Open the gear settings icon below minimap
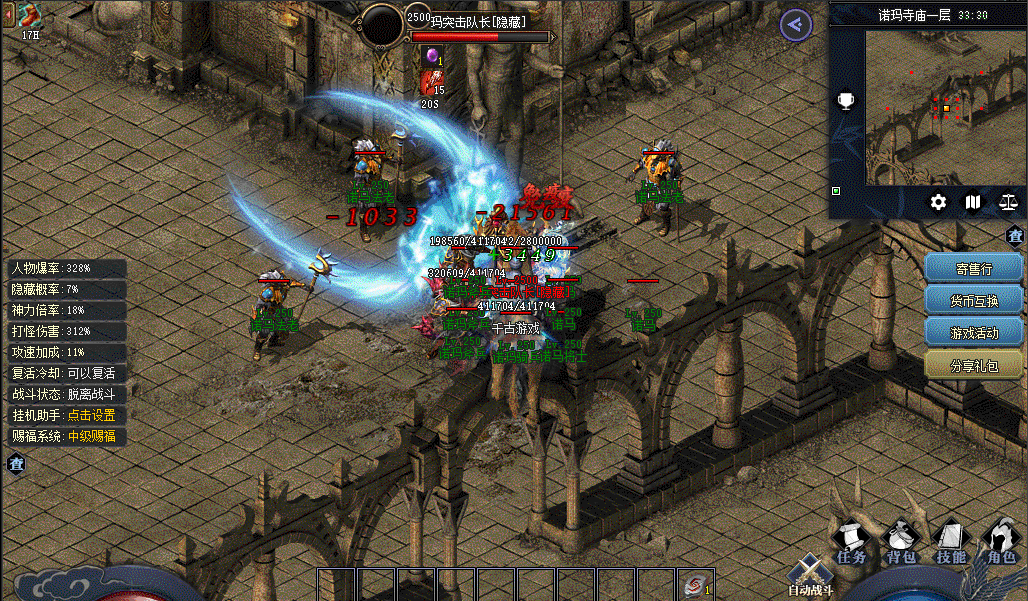Image resolution: width=1028 pixels, height=601 pixels. point(938,202)
